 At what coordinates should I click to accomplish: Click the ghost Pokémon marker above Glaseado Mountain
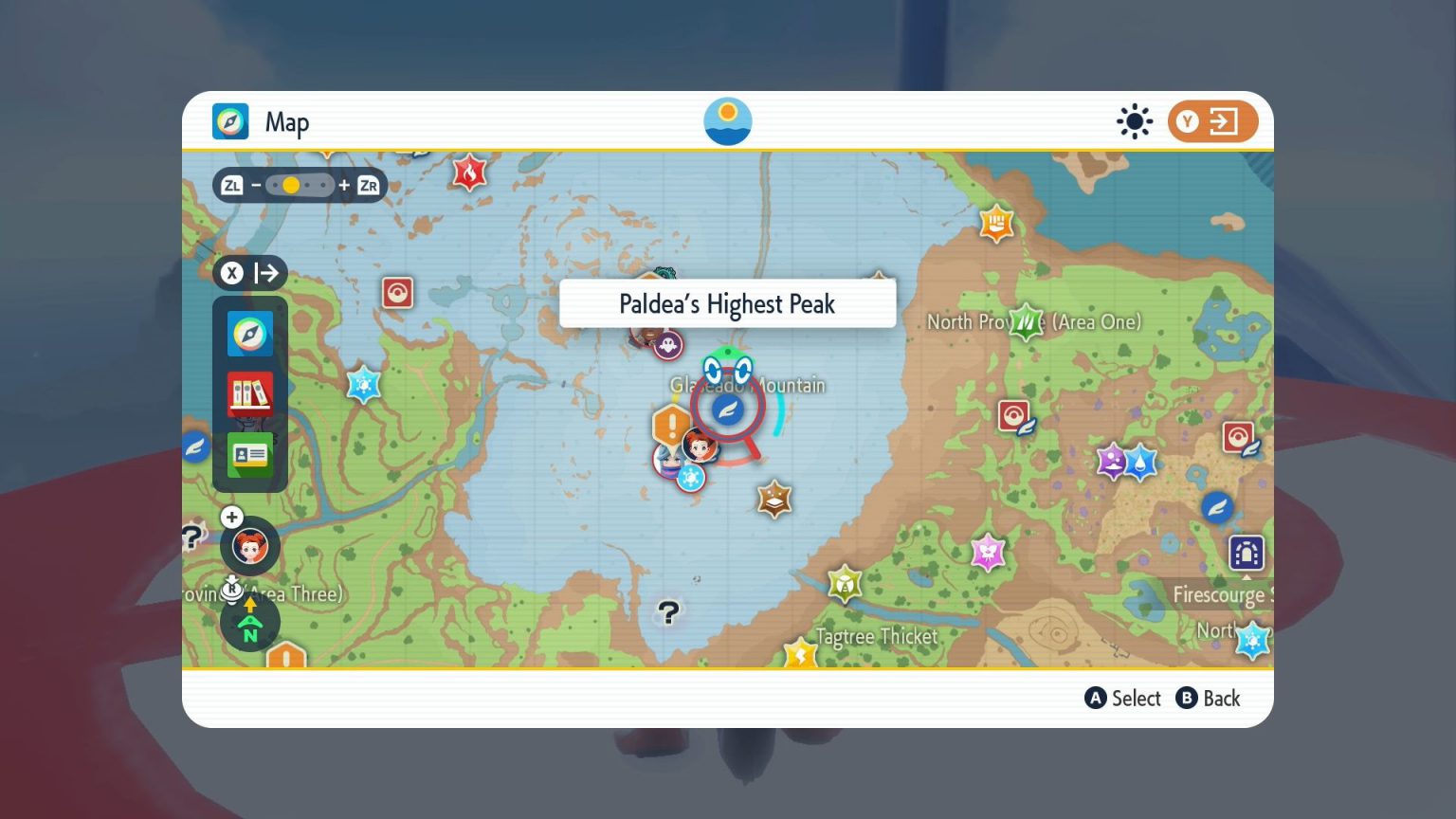pyautogui.click(x=666, y=346)
